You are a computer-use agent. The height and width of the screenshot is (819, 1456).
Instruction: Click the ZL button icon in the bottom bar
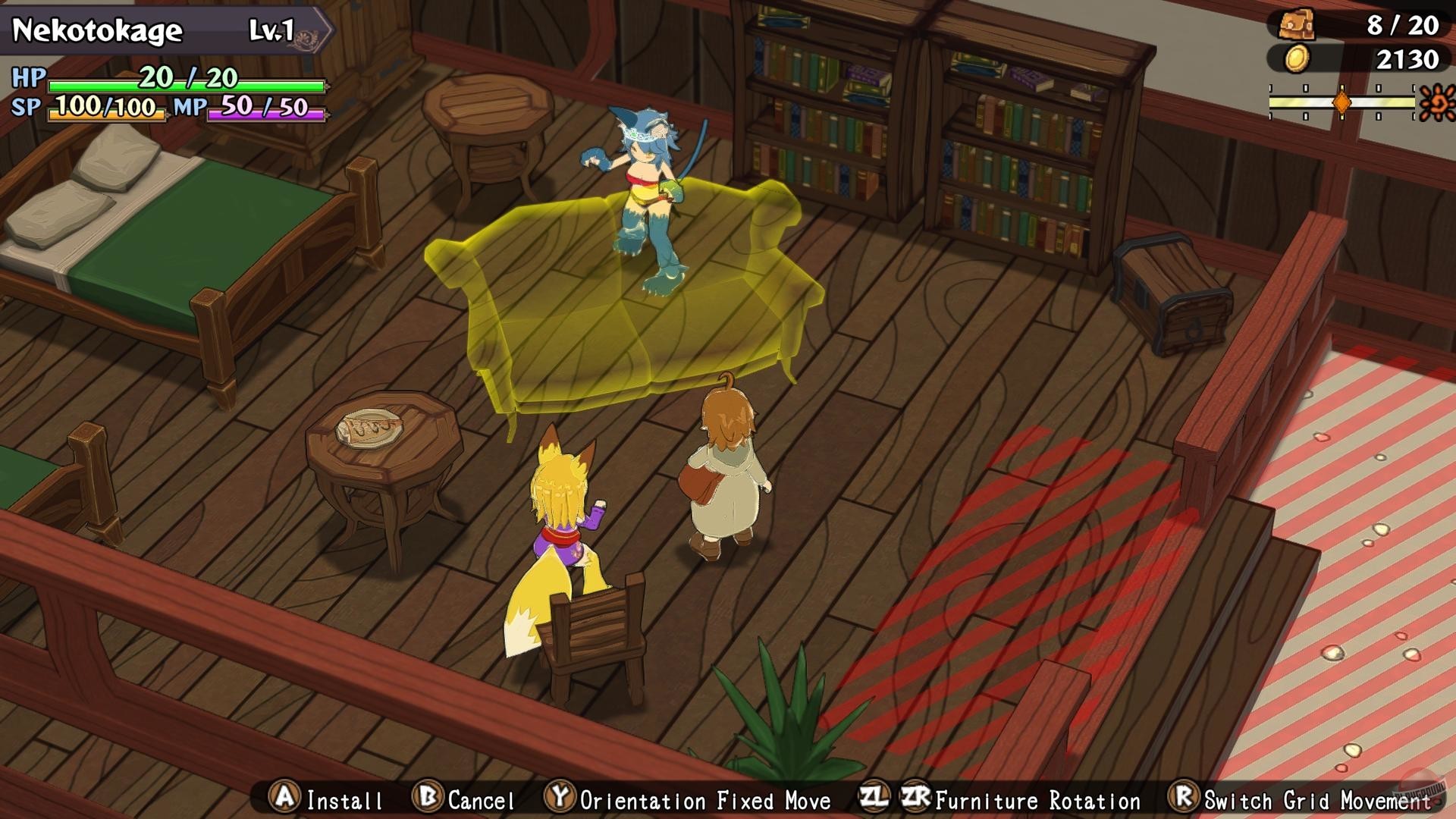click(x=874, y=799)
